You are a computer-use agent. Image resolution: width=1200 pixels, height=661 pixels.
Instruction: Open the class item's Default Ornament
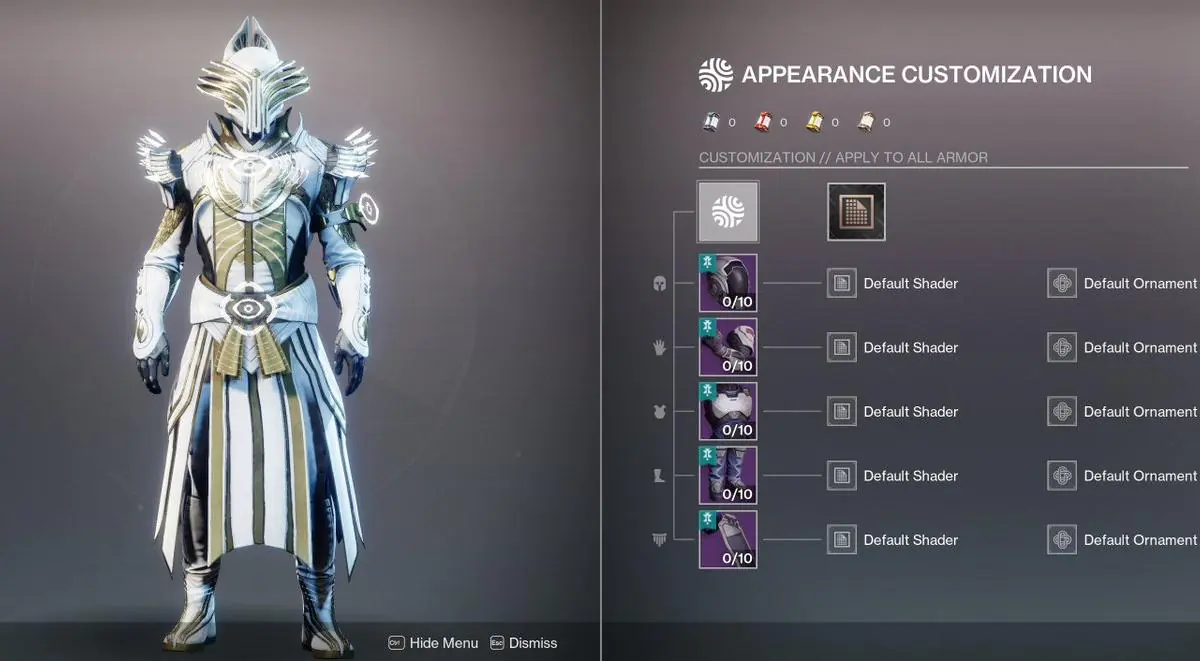point(1062,539)
